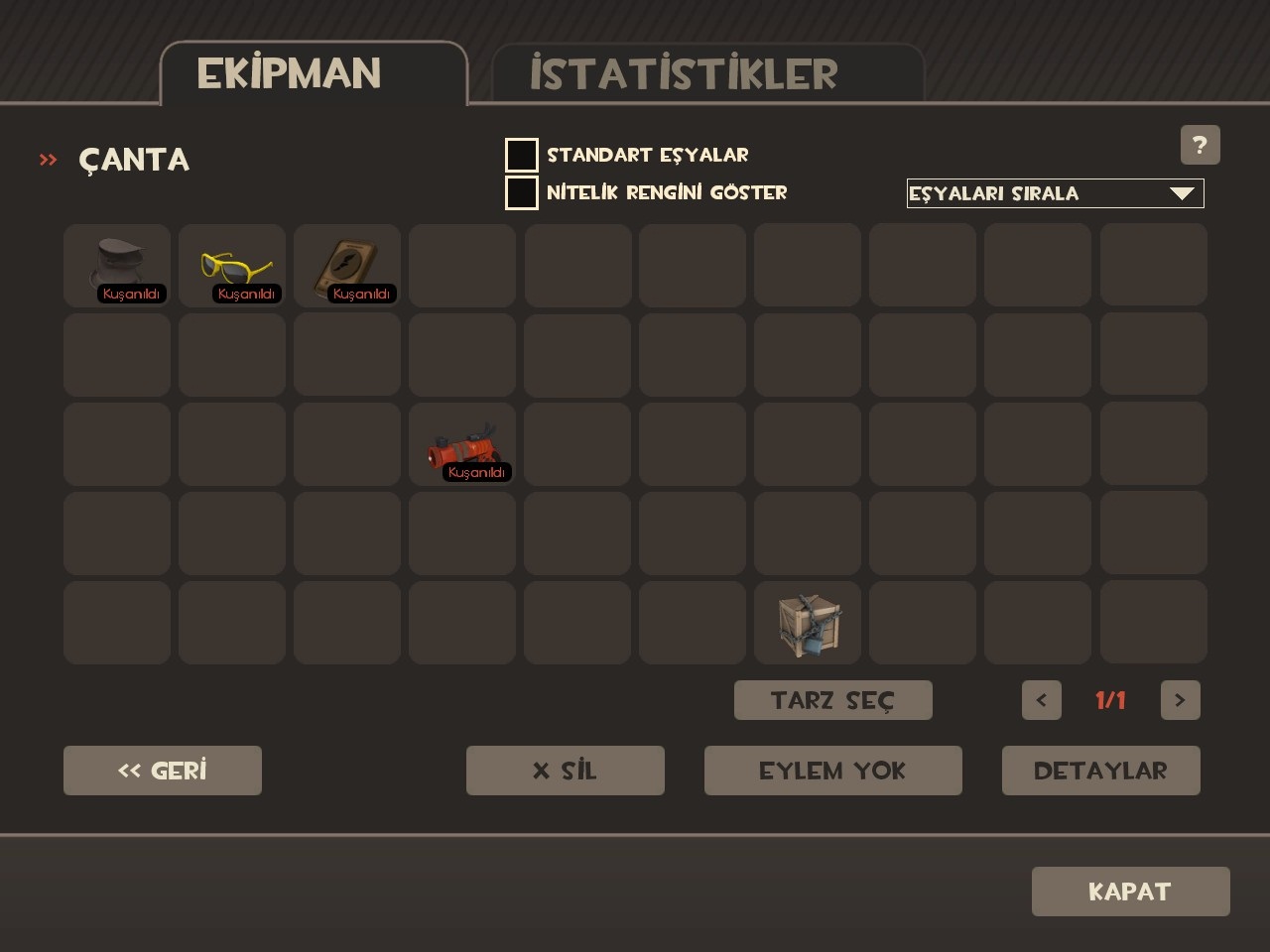This screenshot has width=1270, height=952.
Task: Open the Eşyaları Sırala dropdown
Action: tap(1055, 193)
